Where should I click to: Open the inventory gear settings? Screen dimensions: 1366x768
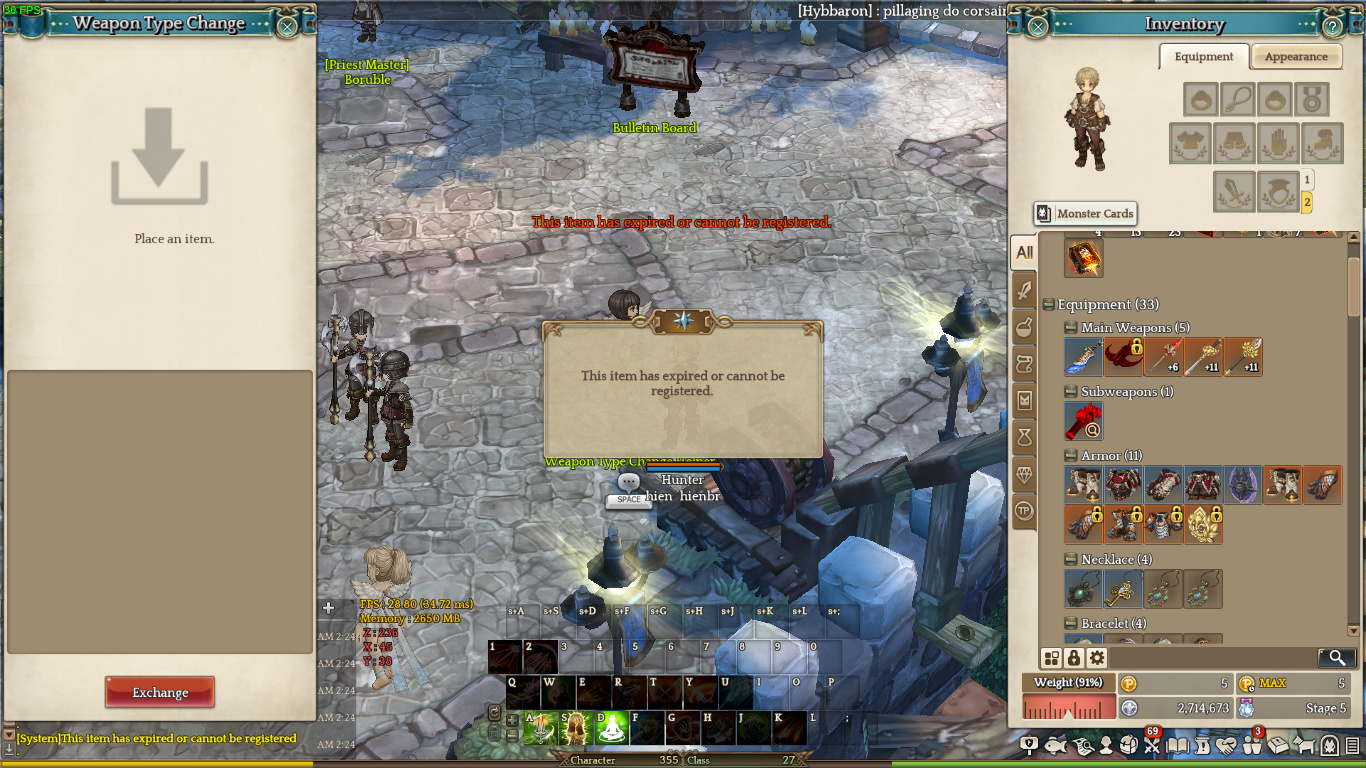(x=1097, y=658)
